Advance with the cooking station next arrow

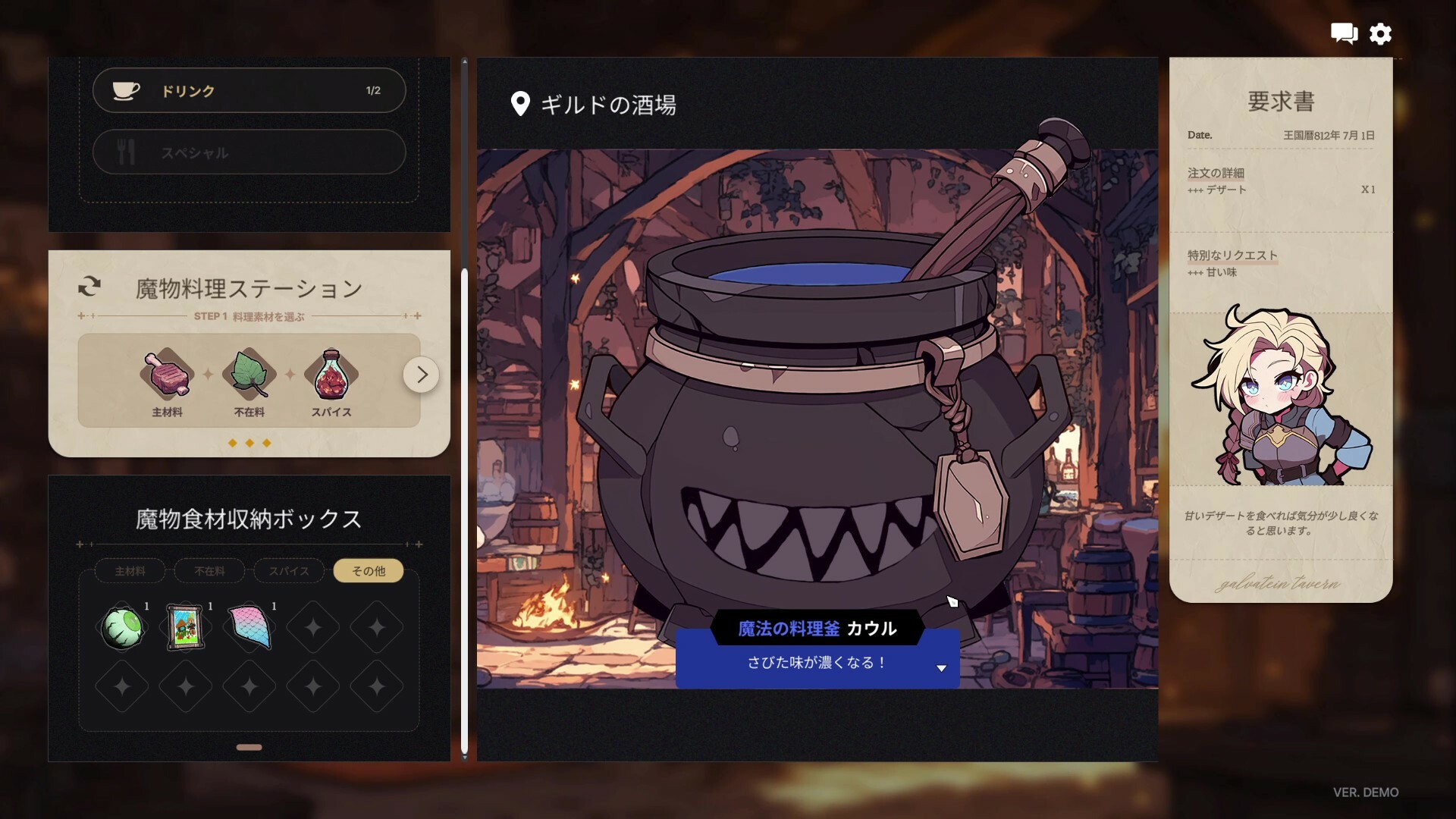point(421,374)
